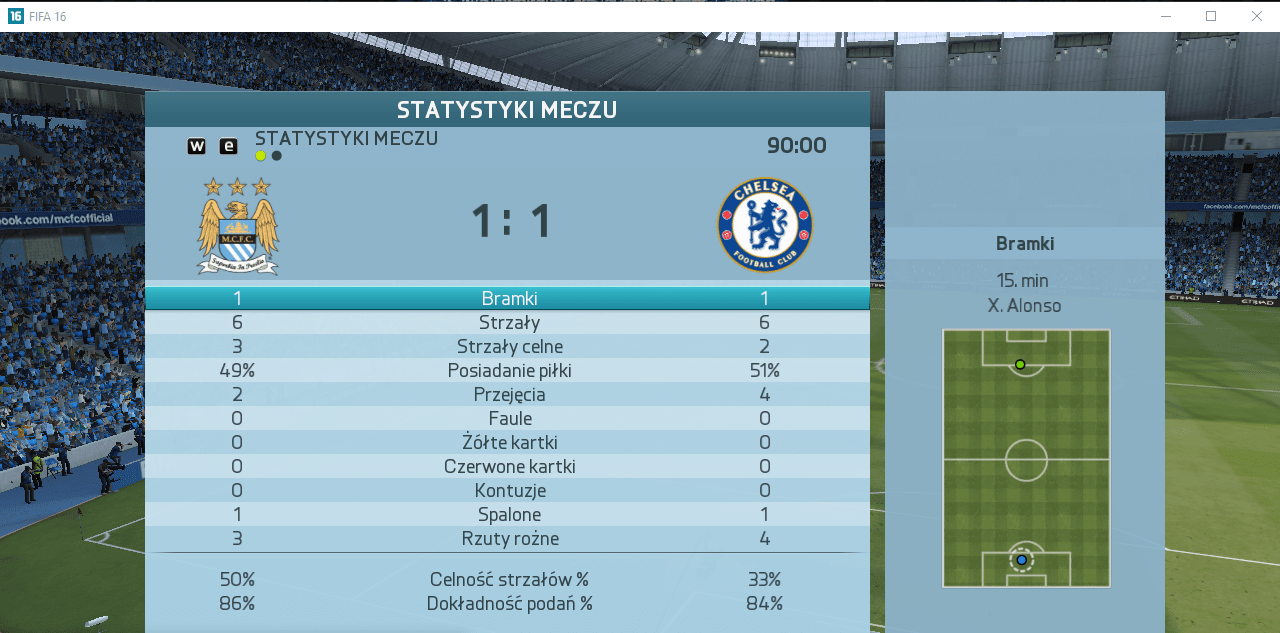The image size is (1280, 633).
Task: Click the blue goal marker on the pitch map
Action: pos(1021,560)
